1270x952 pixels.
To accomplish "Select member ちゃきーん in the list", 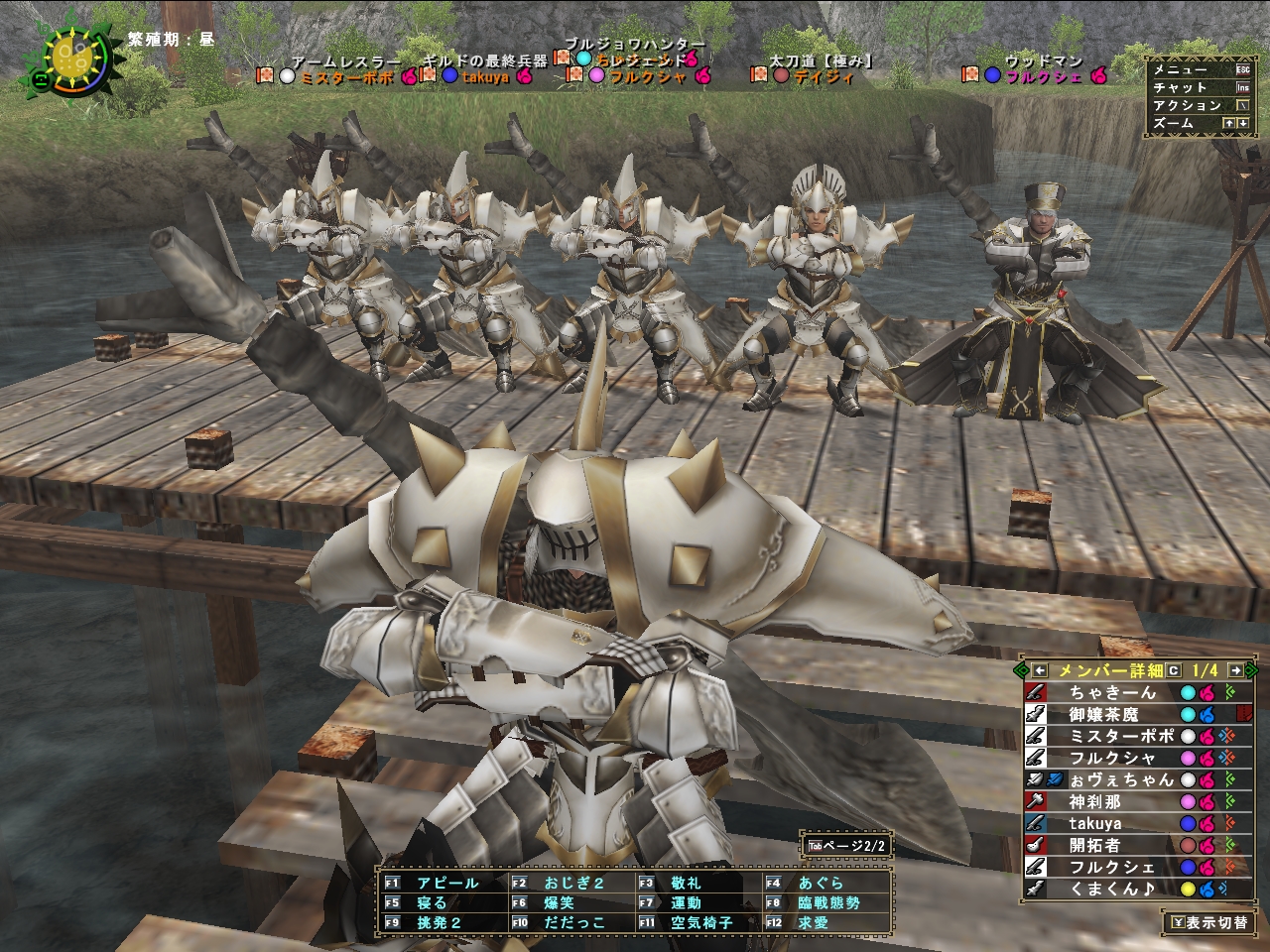I will click(x=1112, y=692).
